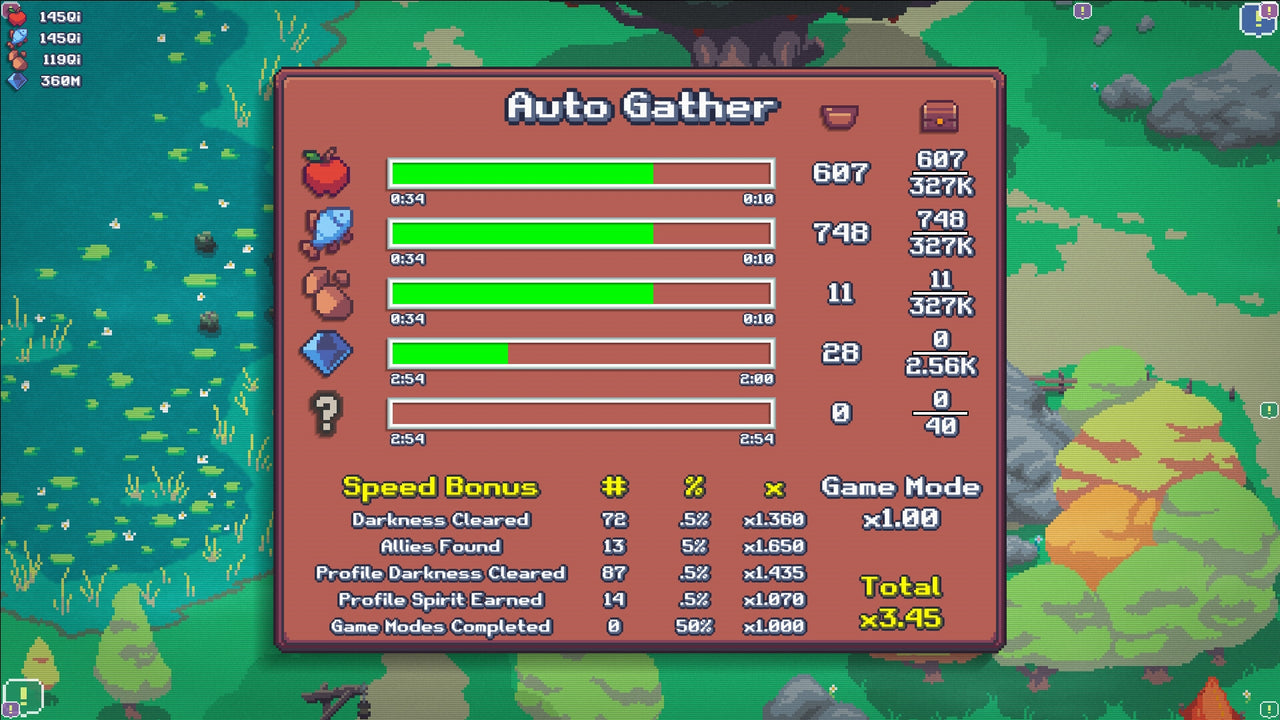1280x720 pixels.
Task: Click the diamond gathering progress bar
Action: click(580, 353)
